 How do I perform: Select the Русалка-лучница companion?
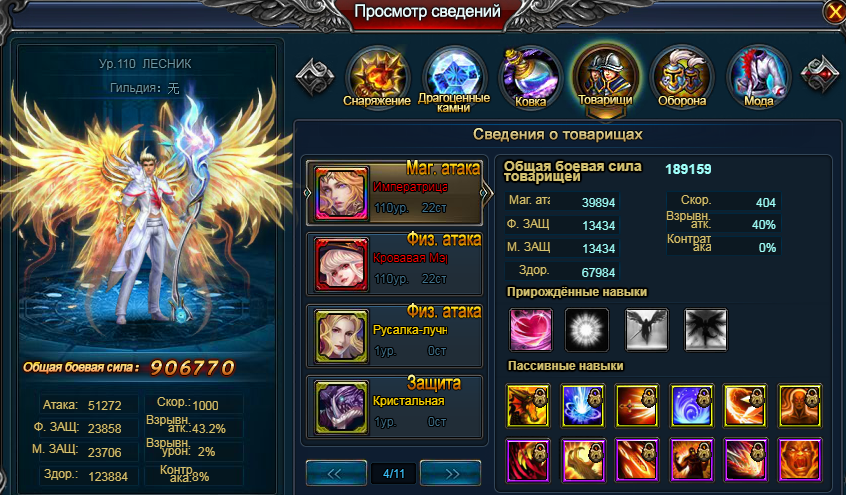click(x=396, y=336)
